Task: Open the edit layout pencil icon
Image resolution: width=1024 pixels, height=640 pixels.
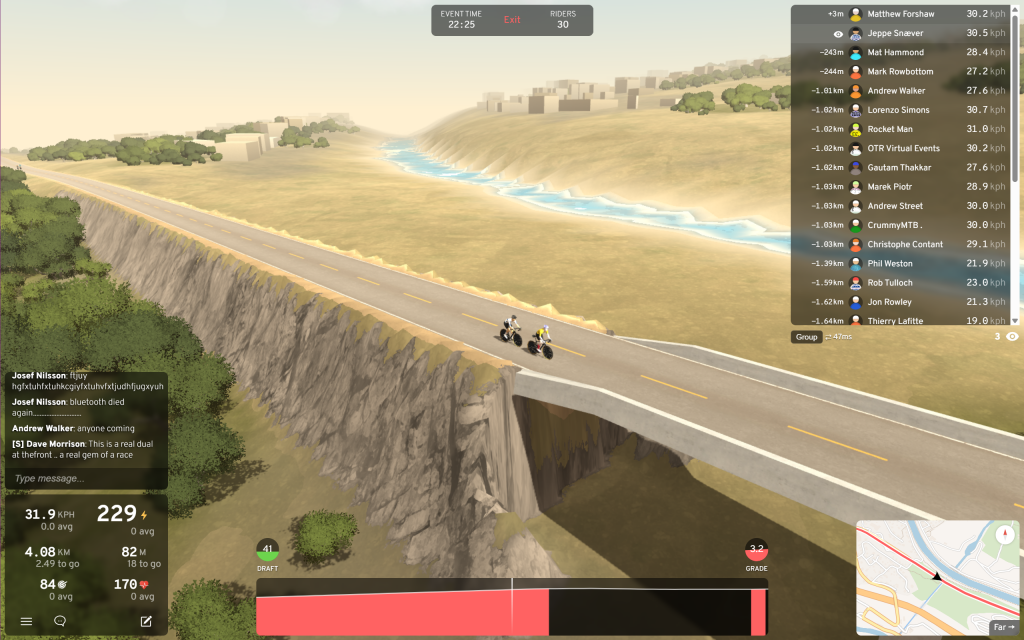Action: pyautogui.click(x=146, y=621)
